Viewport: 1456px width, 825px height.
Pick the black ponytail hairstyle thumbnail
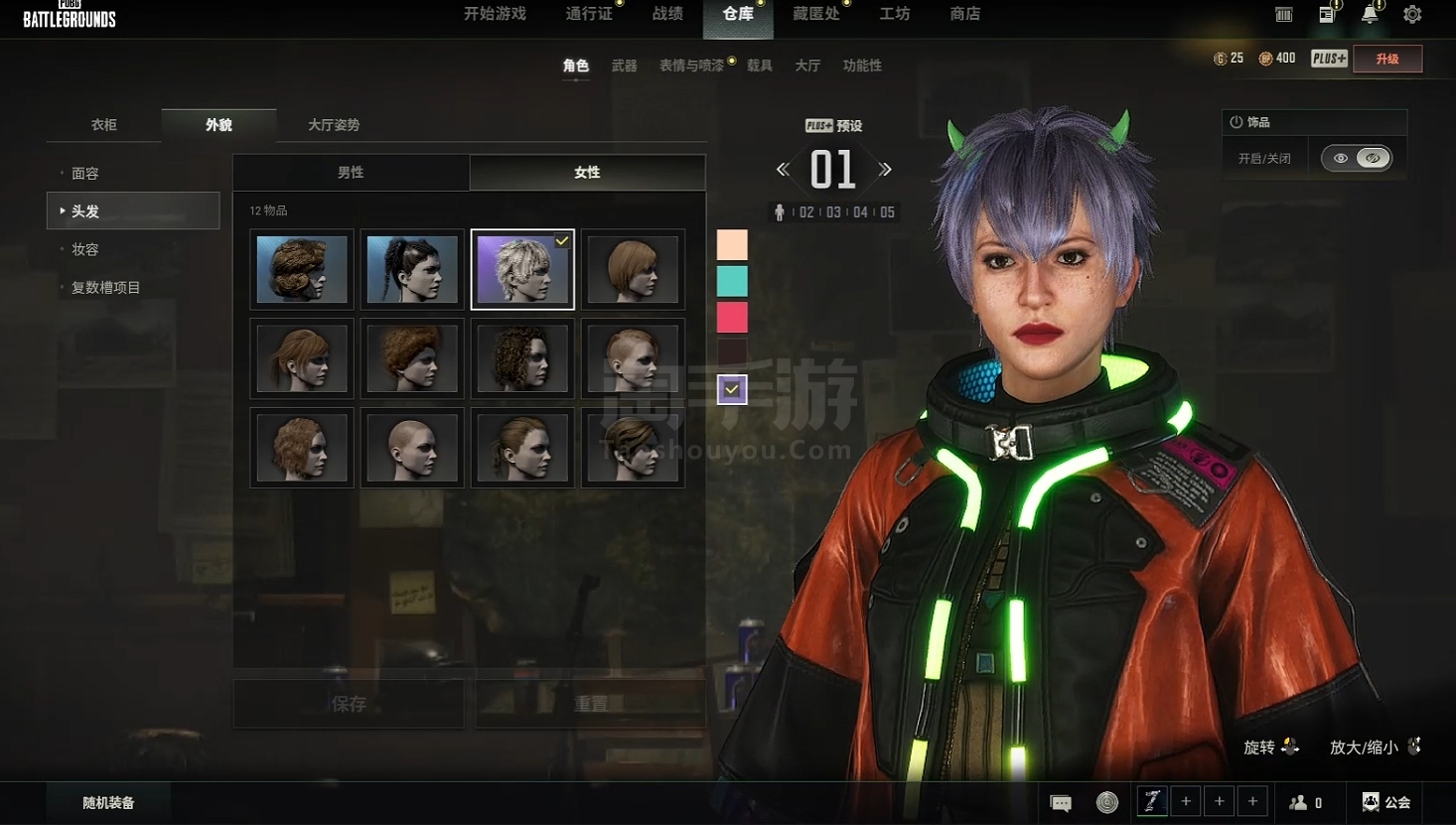coord(412,269)
